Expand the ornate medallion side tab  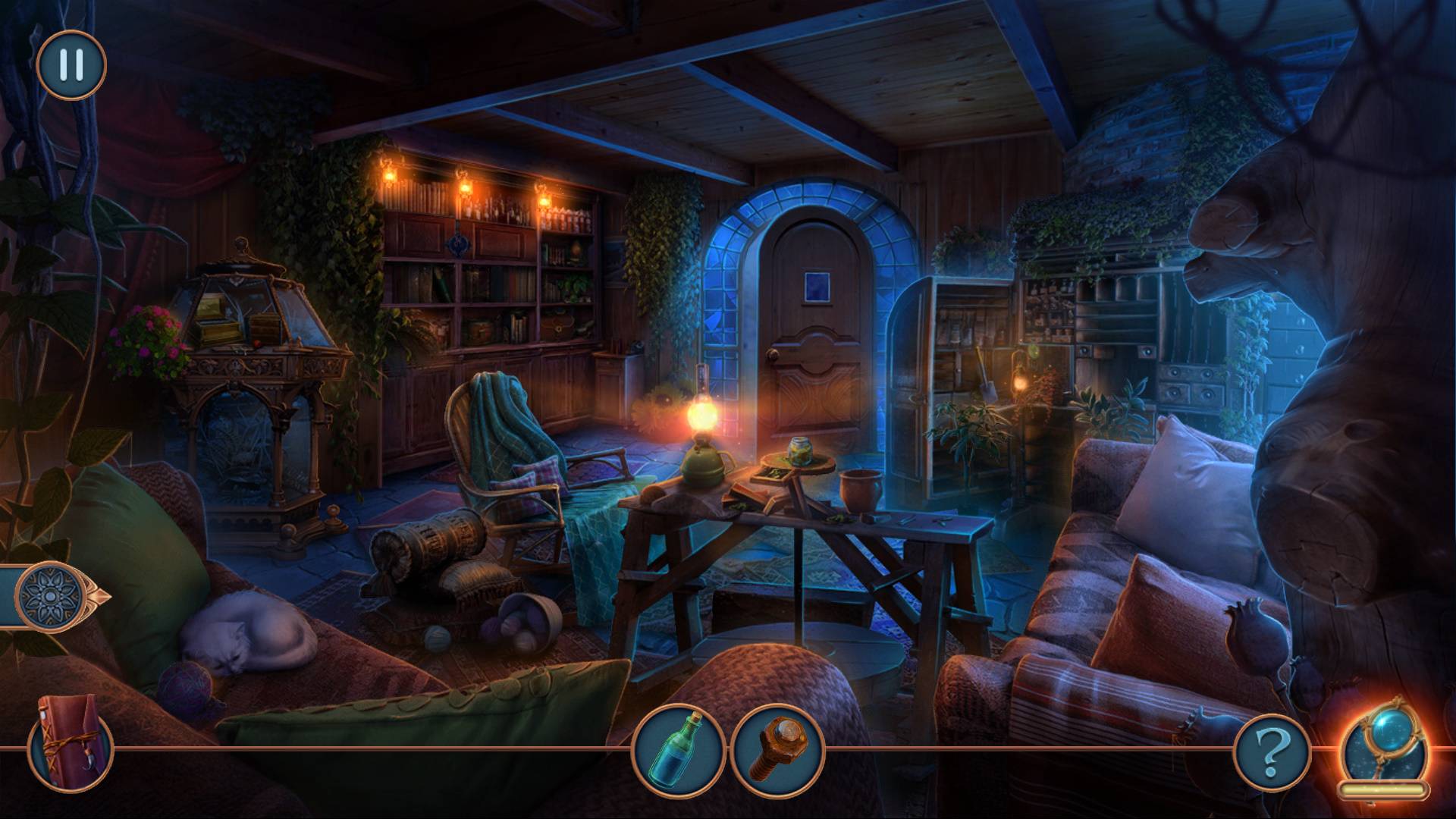click(x=52, y=597)
